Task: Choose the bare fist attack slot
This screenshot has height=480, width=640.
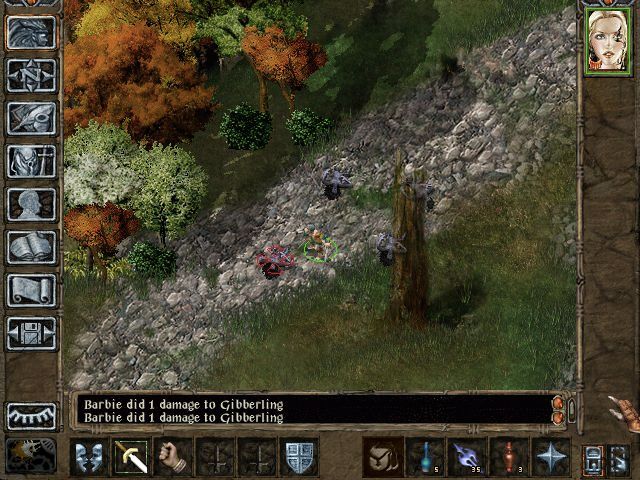Action: 173,457
